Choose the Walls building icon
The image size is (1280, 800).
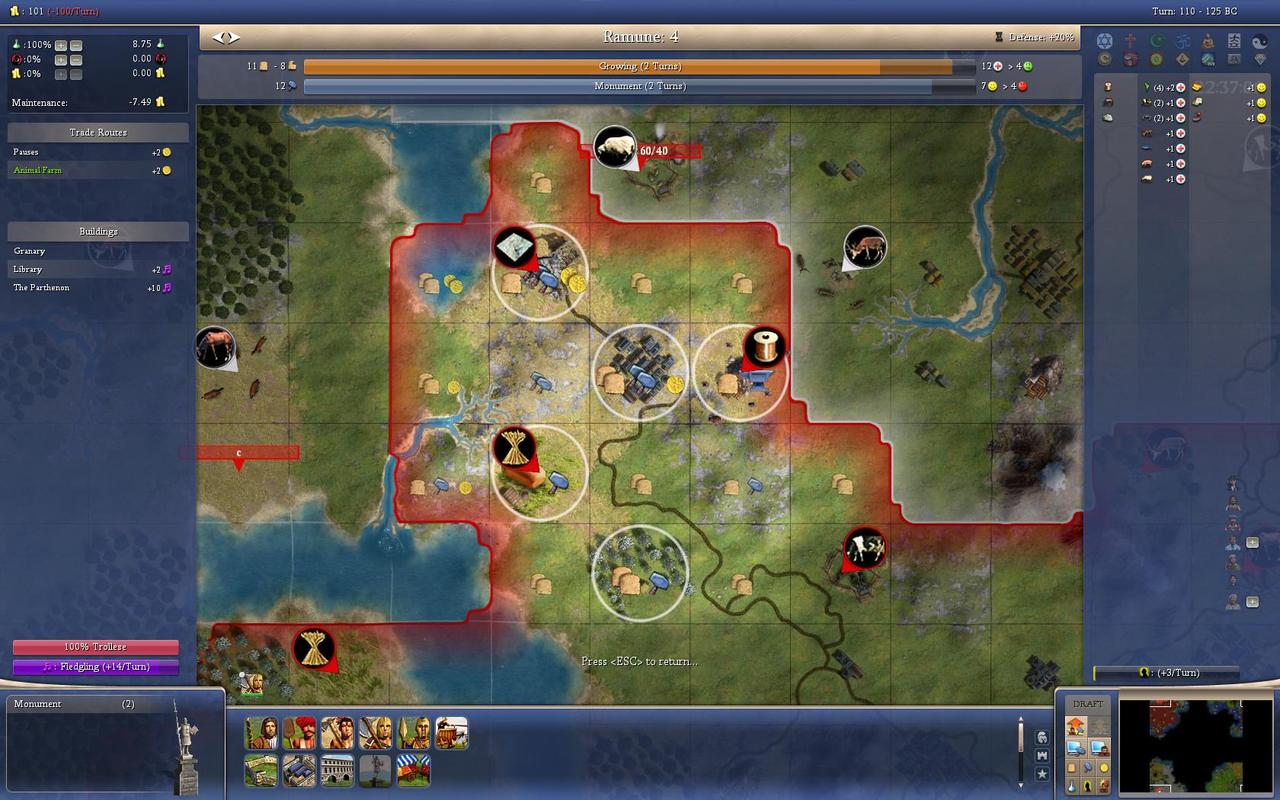(x=261, y=770)
